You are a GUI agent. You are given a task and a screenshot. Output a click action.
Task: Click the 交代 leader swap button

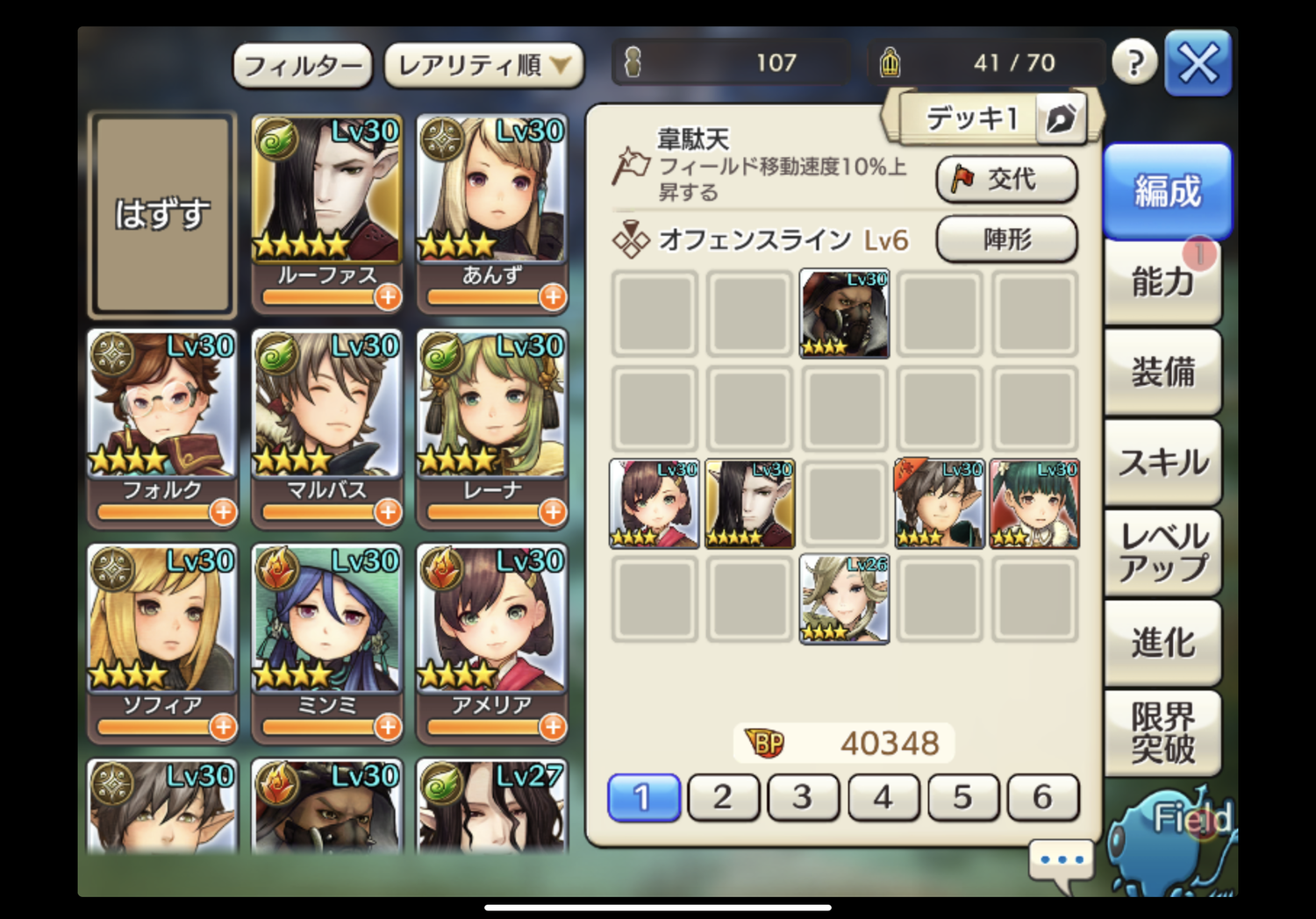[1006, 179]
